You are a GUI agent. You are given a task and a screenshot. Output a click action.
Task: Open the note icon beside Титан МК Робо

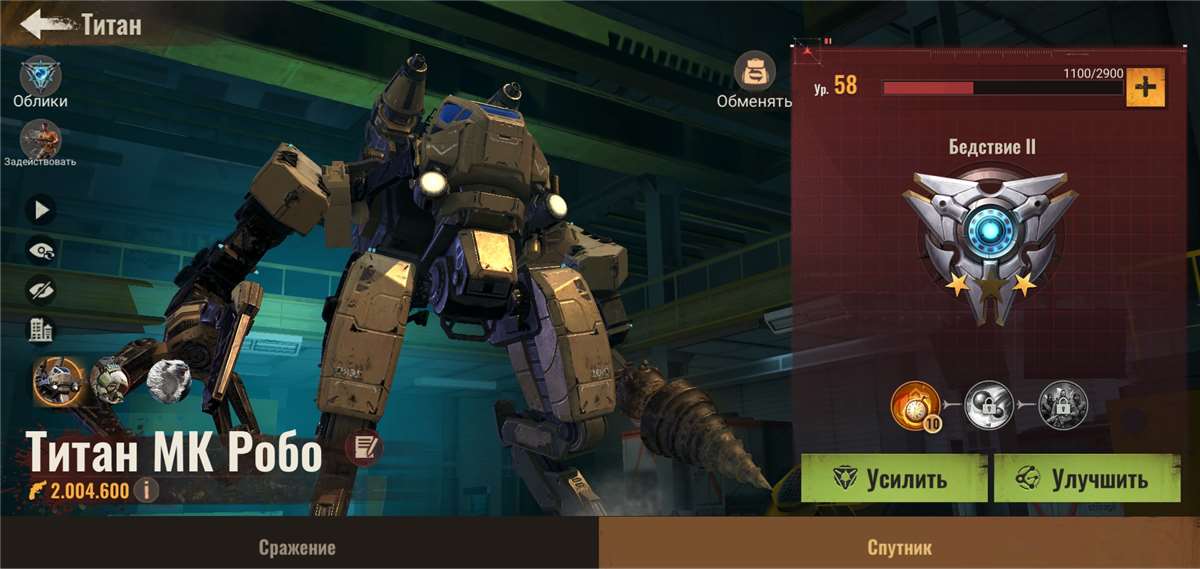(364, 451)
